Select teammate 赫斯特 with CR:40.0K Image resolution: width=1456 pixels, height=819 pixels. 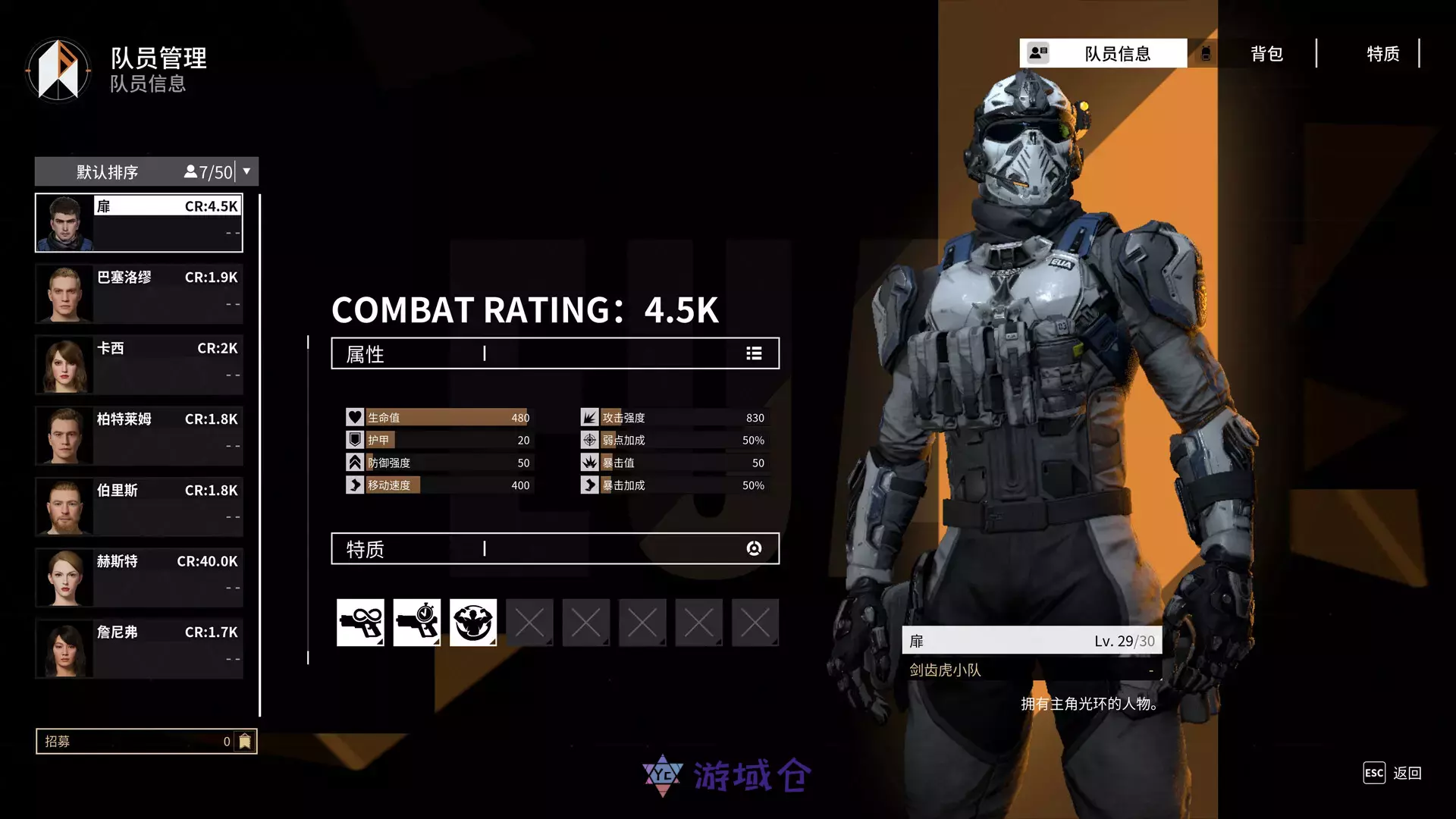pos(139,577)
